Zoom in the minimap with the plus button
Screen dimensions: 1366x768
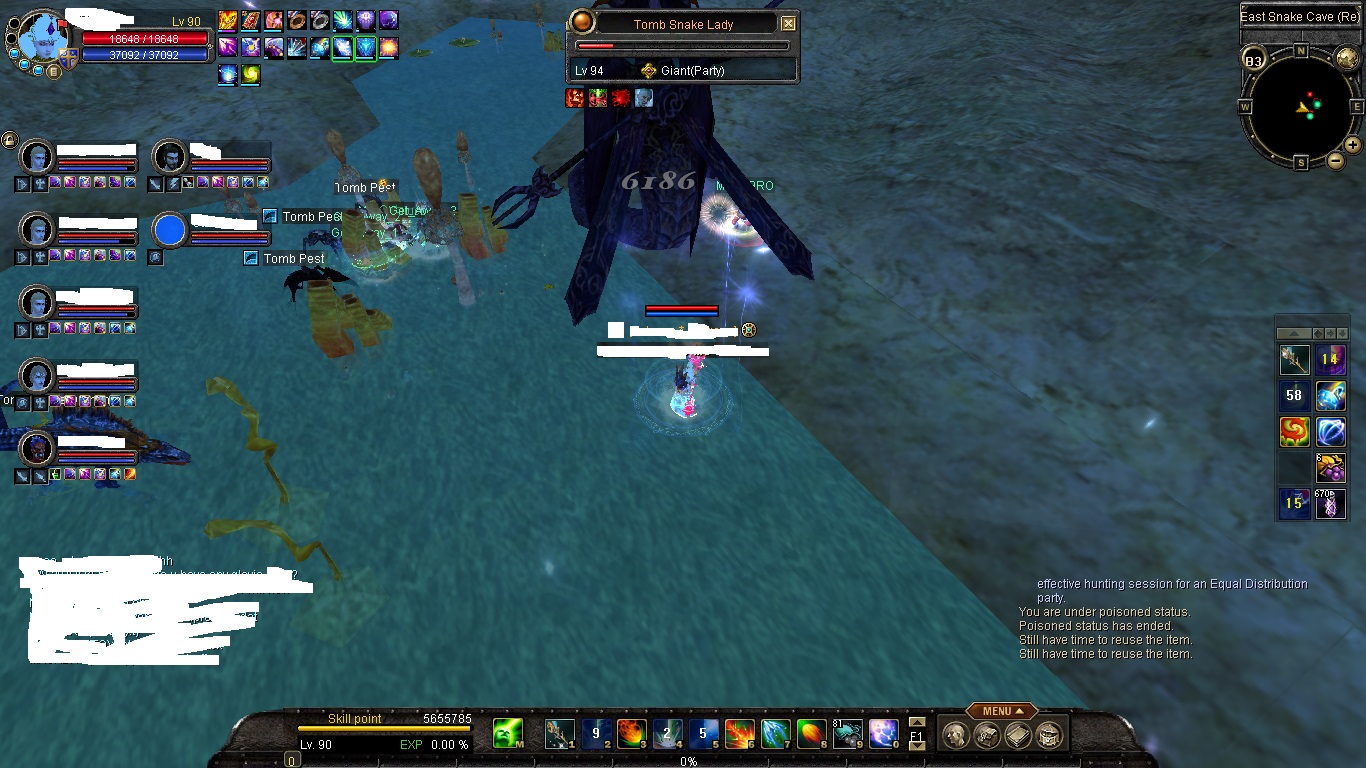tap(1352, 145)
